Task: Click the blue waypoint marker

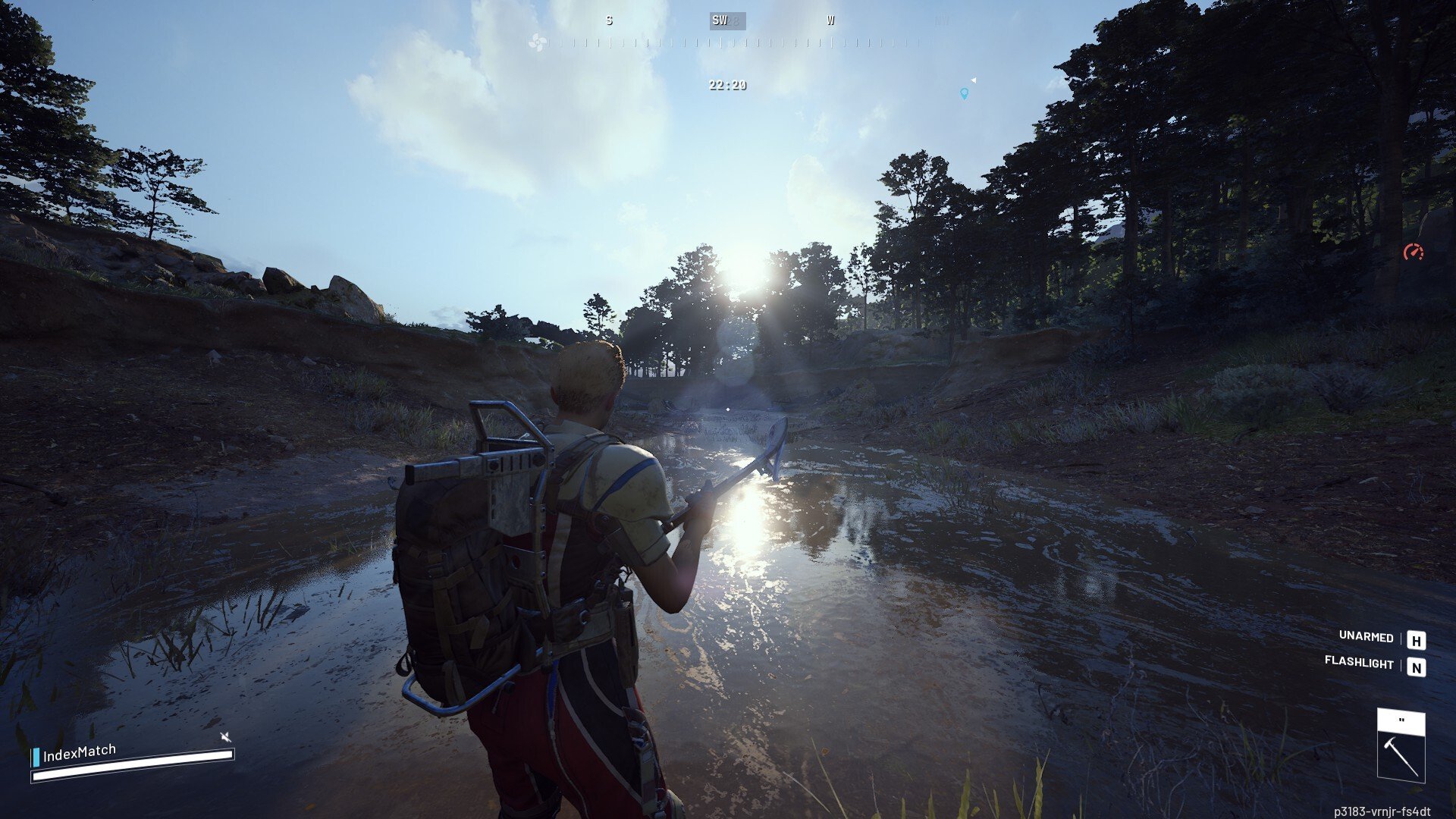Action: (964, 94)
